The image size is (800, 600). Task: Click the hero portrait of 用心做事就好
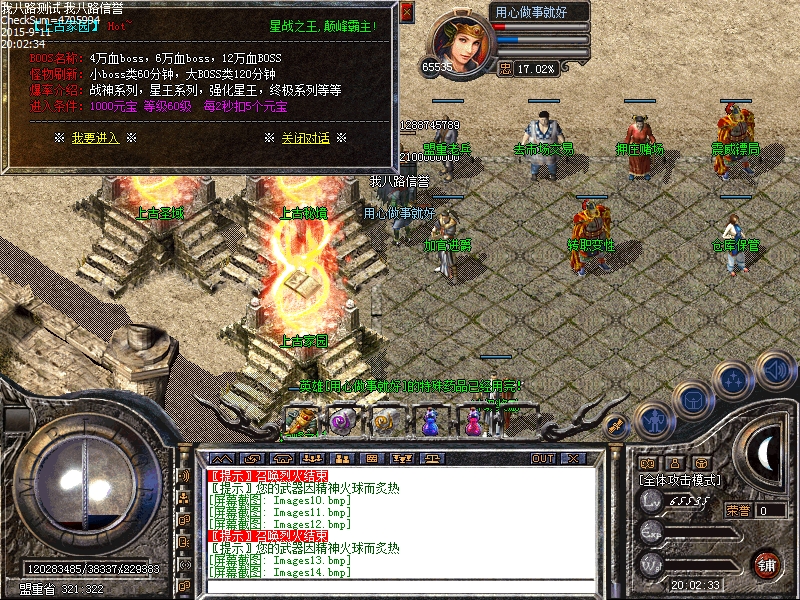[463, 45]
